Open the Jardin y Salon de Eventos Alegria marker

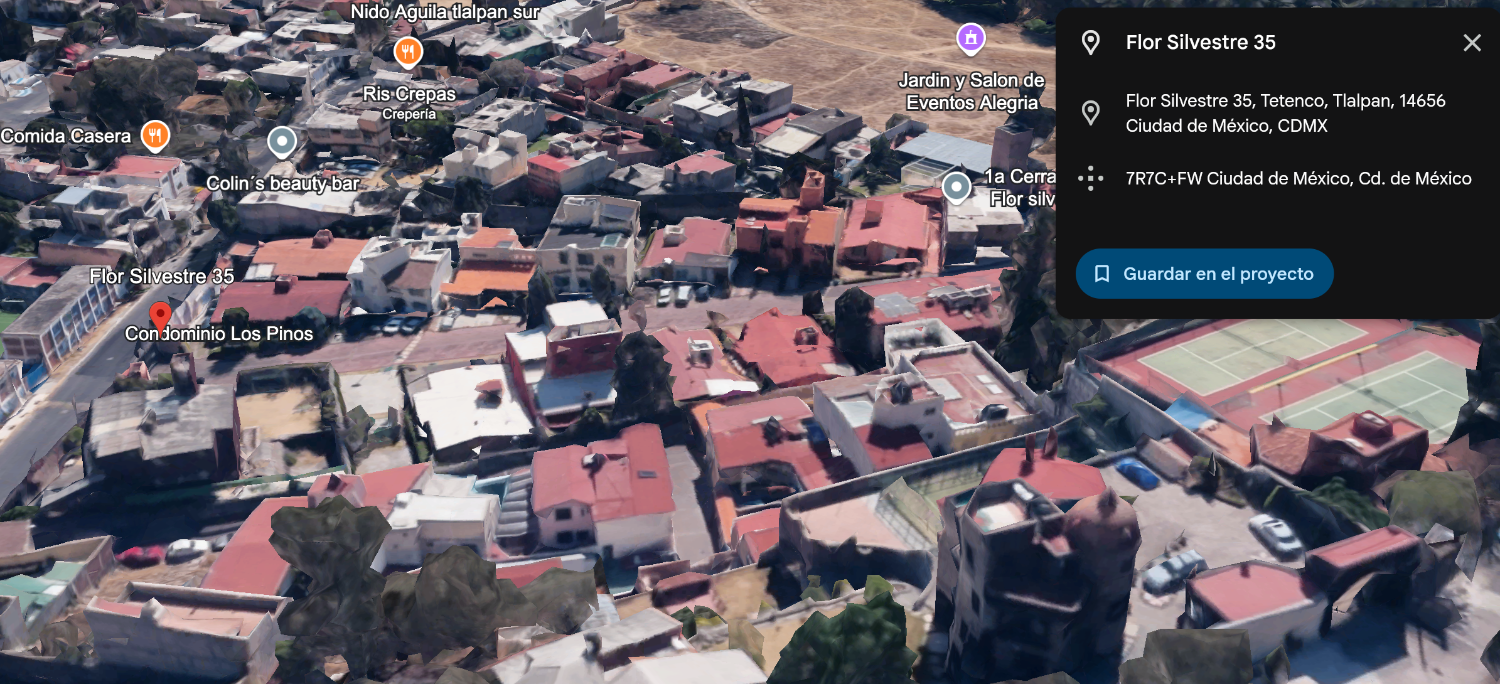click(x=970, y=39)
